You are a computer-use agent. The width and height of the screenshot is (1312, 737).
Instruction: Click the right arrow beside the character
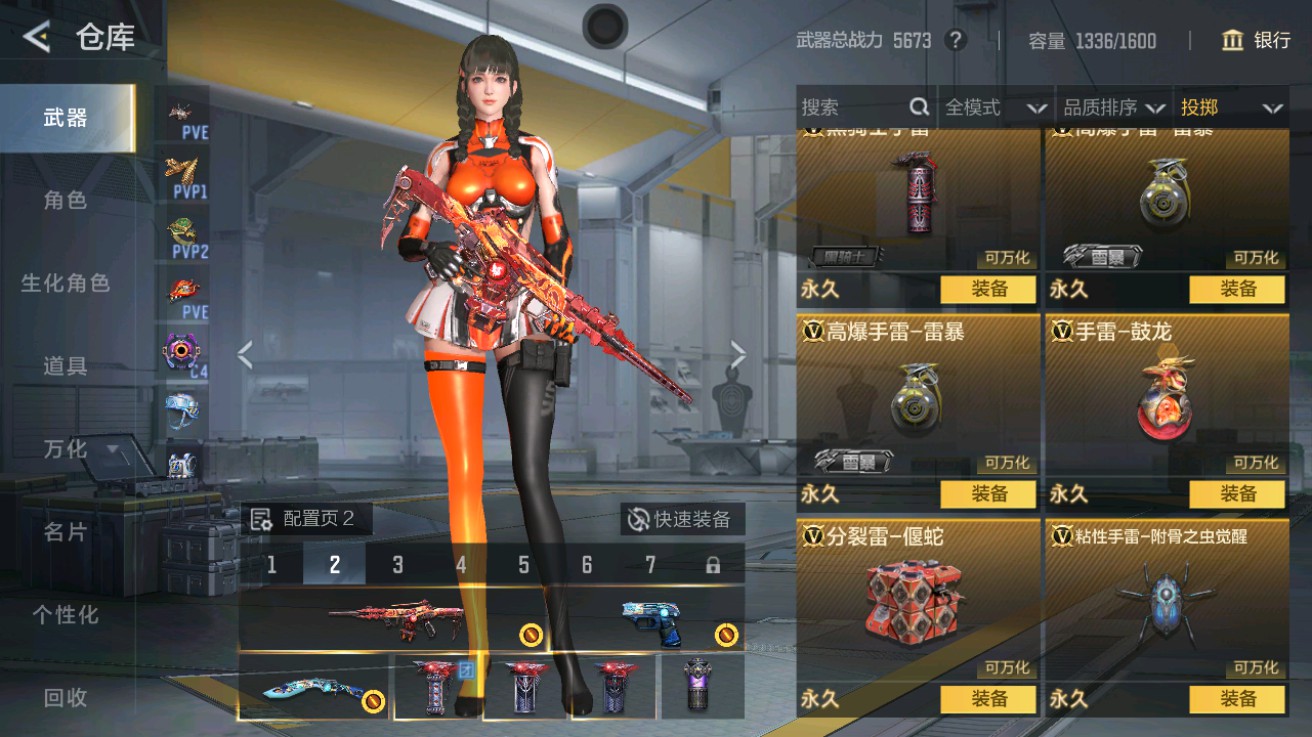coord(738,353)
